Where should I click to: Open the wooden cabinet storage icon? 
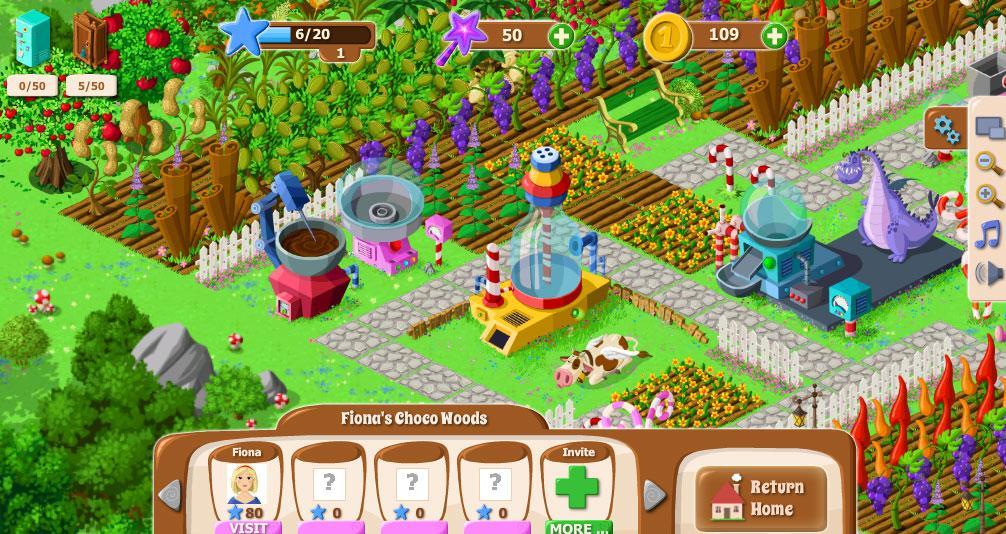90,40
